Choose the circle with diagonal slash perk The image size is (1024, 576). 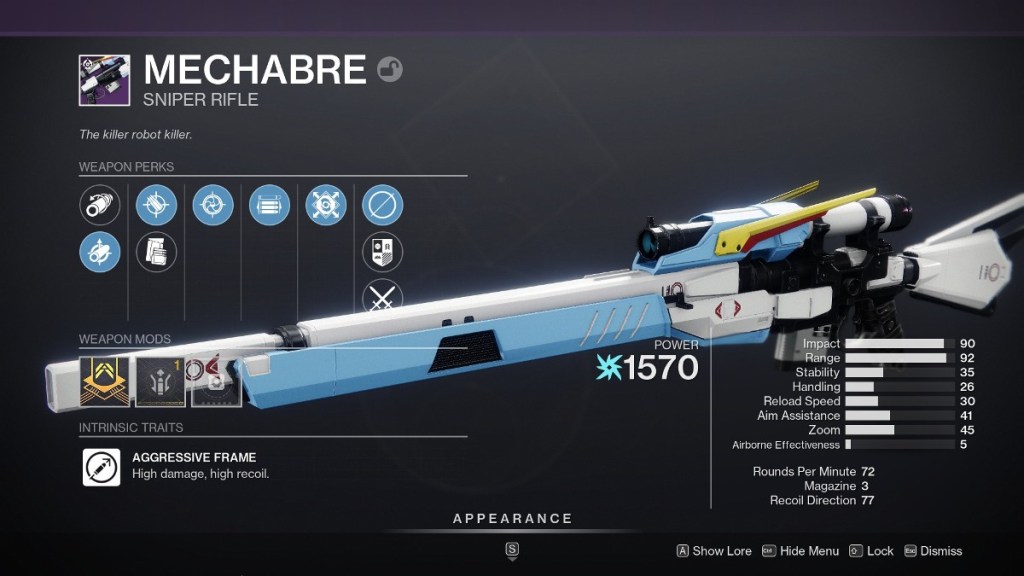382,206
